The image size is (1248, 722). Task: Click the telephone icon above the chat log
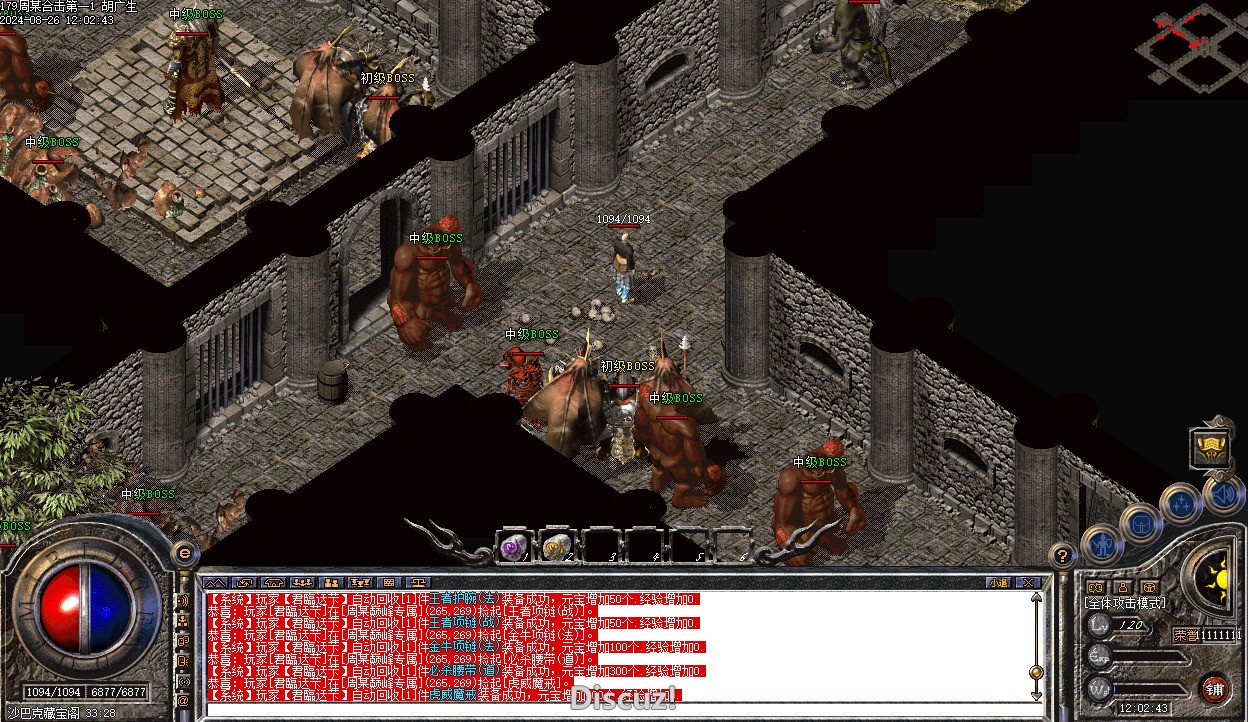tap(272, 582)
